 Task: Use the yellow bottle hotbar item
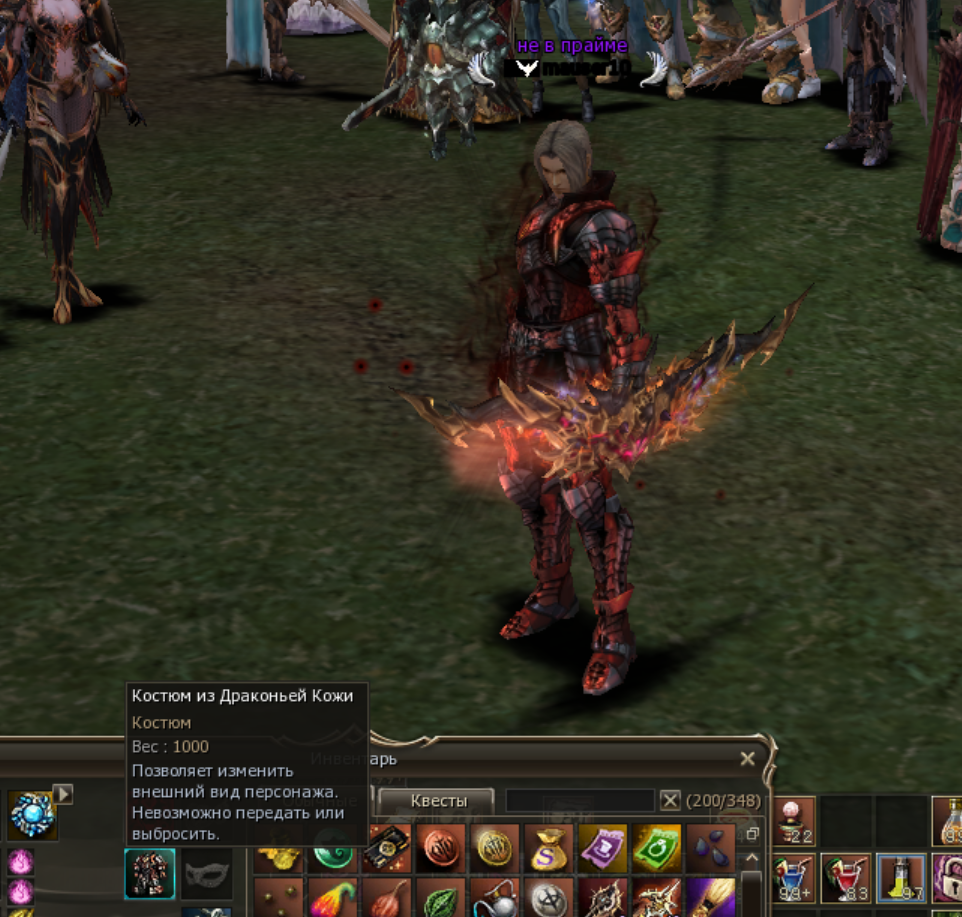(x=900, y=878)
